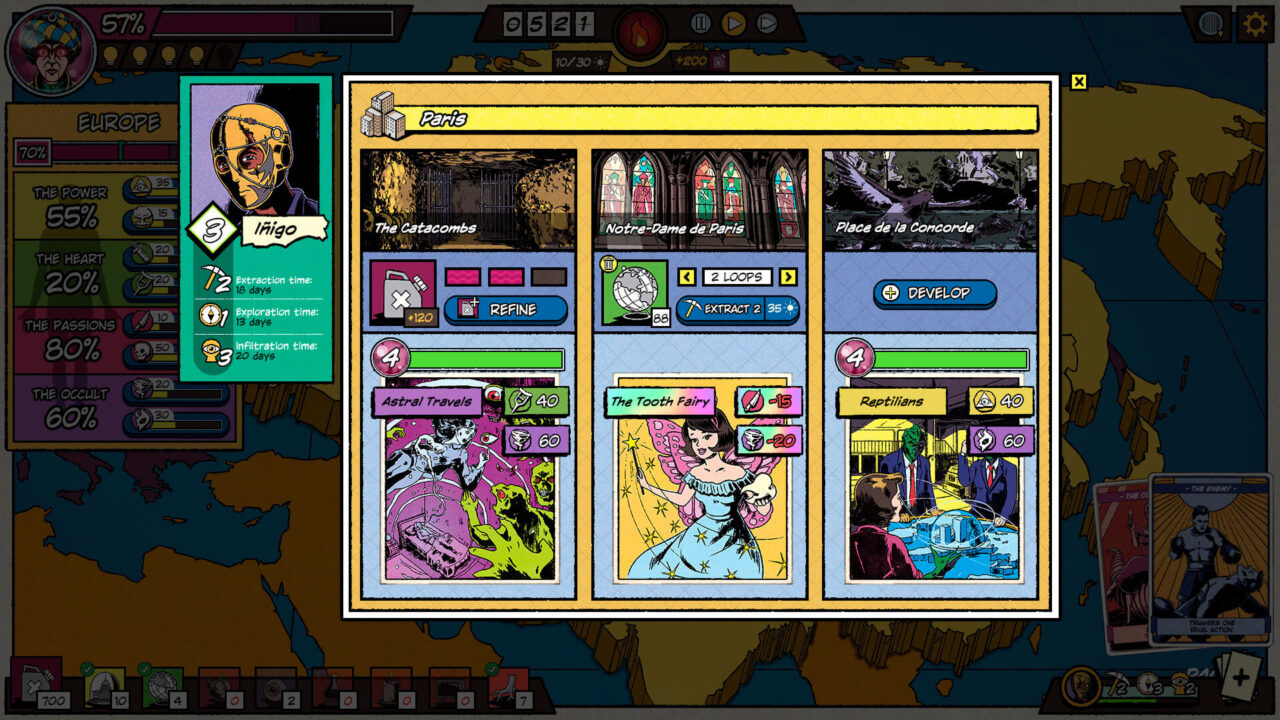This screenshot has height=720, width=1280.
Task: Click the draw card plus pile at bottom right
Action: pyautogui.click(x=1243, y=680)
